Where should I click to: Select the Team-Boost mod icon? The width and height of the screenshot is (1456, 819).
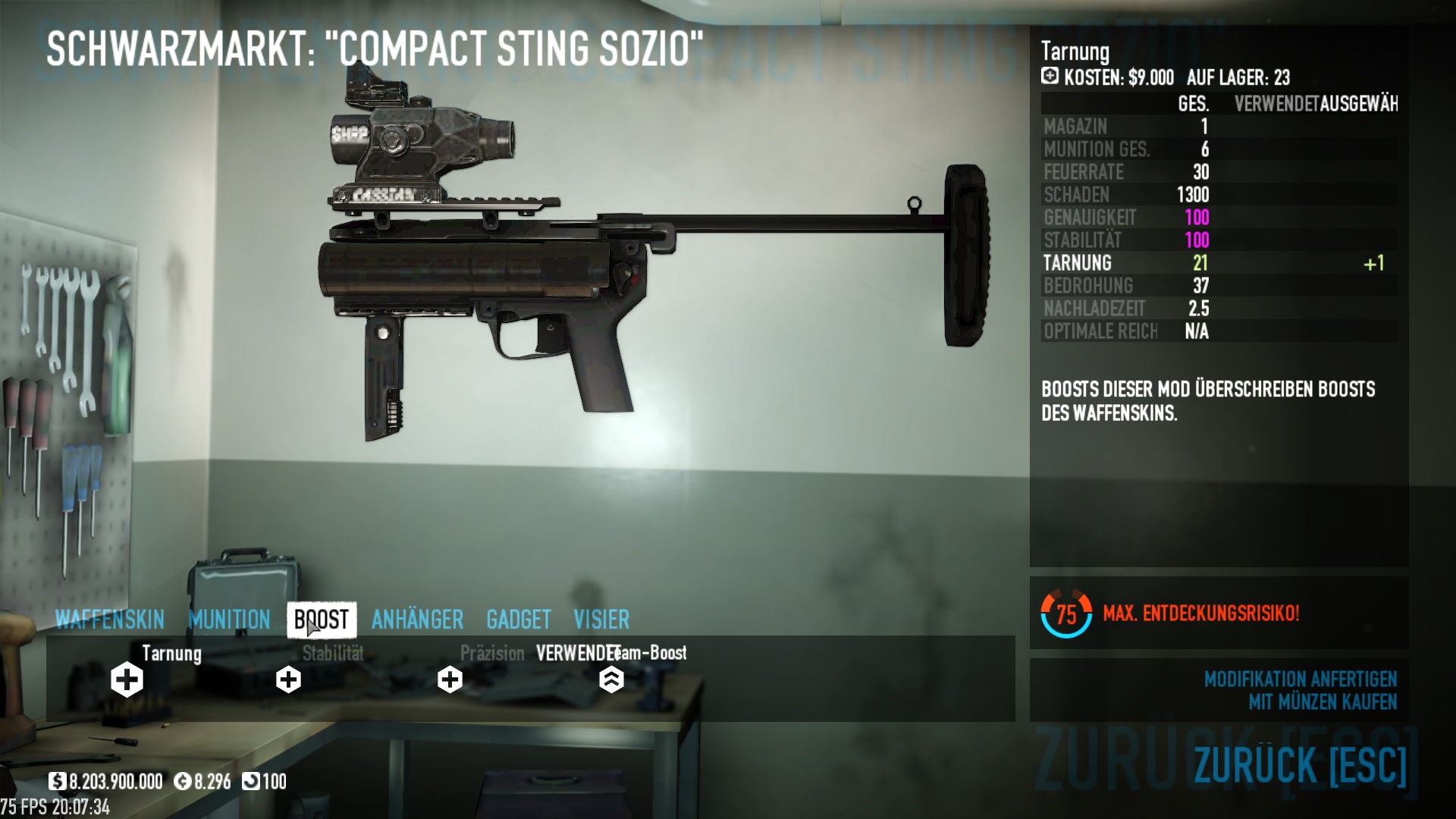coord(611,679)
